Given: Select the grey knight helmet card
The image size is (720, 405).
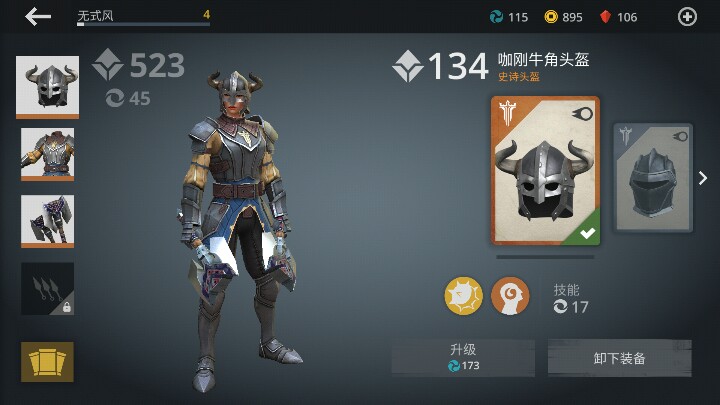Looking at the screenshot, I should click(653, 177).
